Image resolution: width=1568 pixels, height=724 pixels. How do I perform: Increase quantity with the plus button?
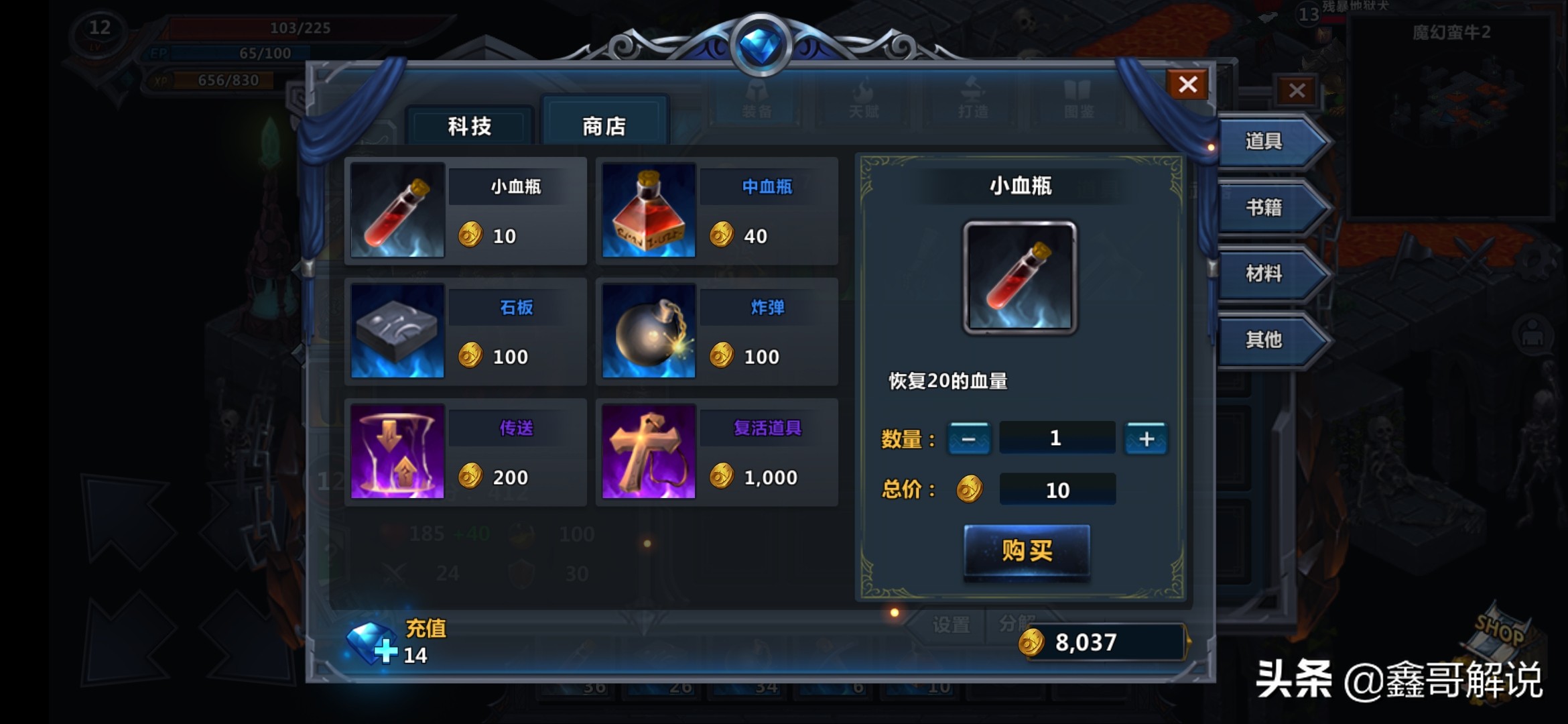[1146, 439]
